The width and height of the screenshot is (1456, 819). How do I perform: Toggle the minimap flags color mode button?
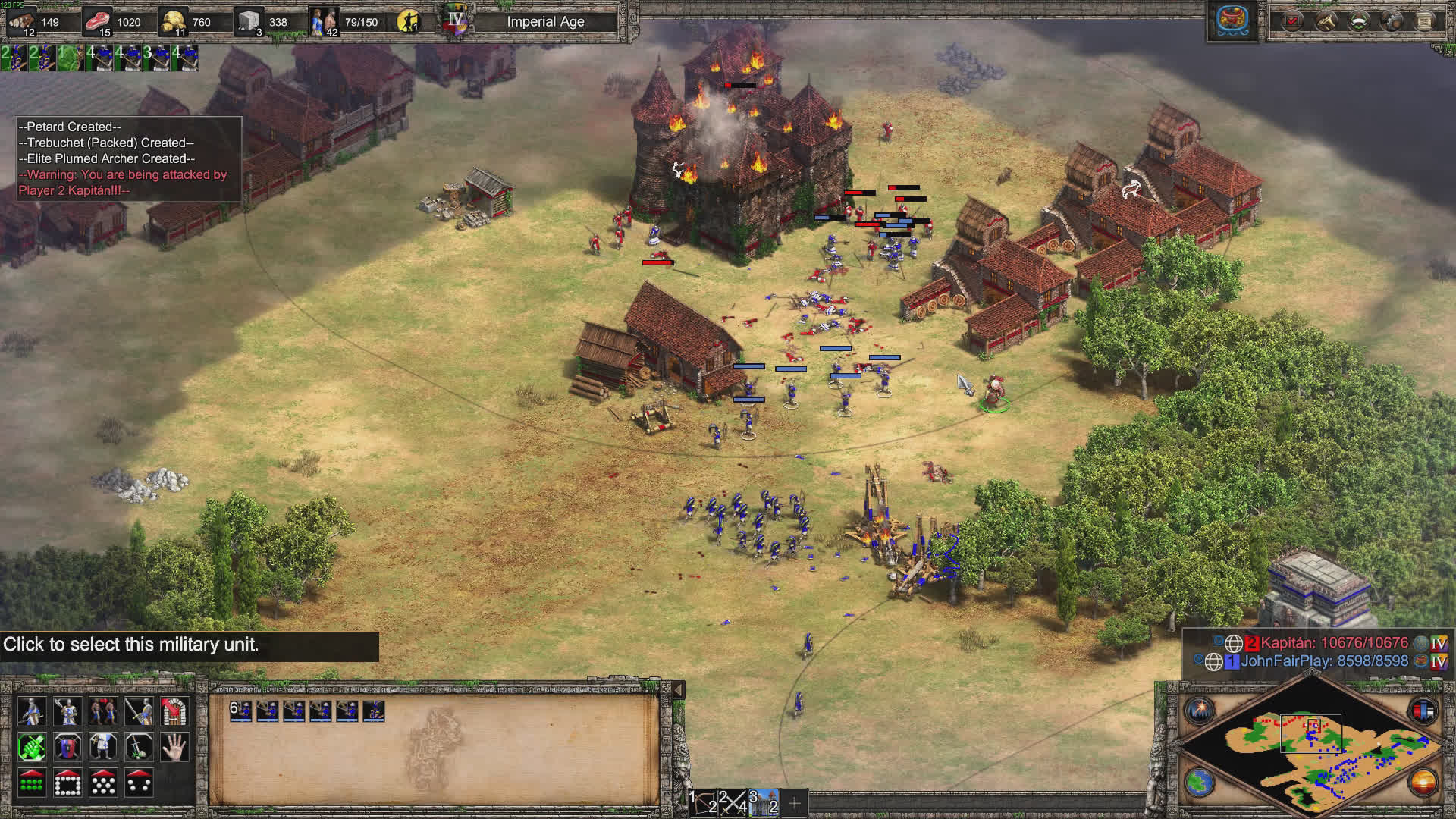pos(1423,711)
